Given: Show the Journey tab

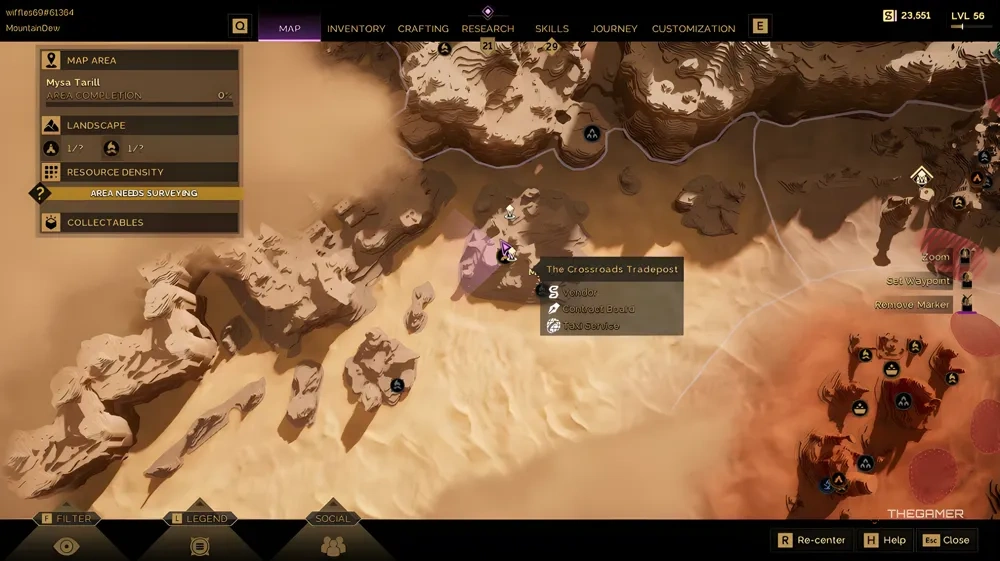Looking at the screenshot, I should (614, 29).
